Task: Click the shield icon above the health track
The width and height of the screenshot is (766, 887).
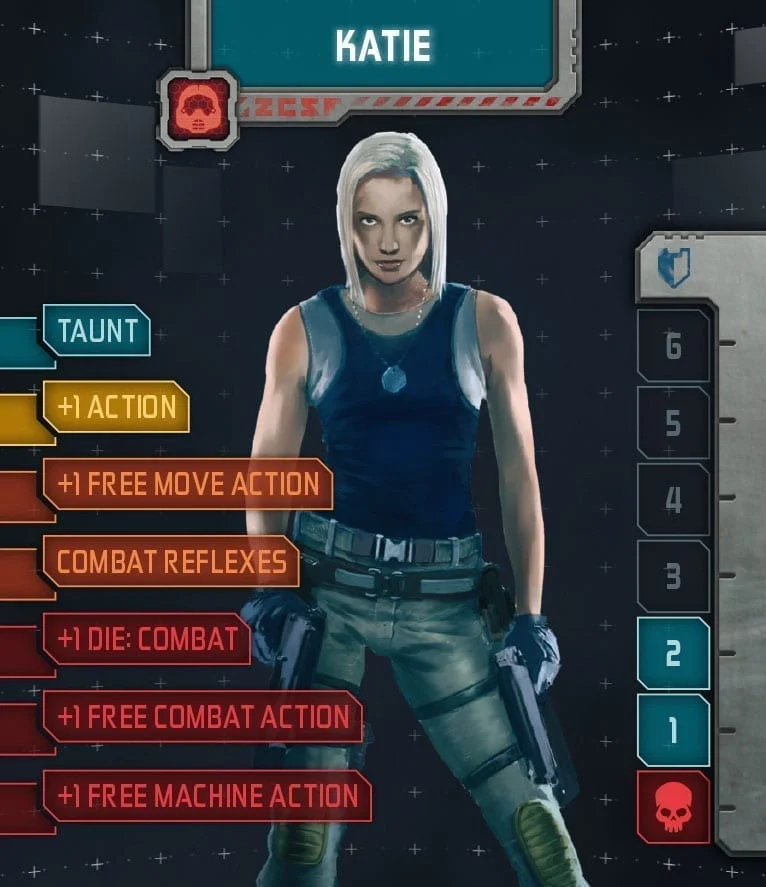Action: point(673,268)
